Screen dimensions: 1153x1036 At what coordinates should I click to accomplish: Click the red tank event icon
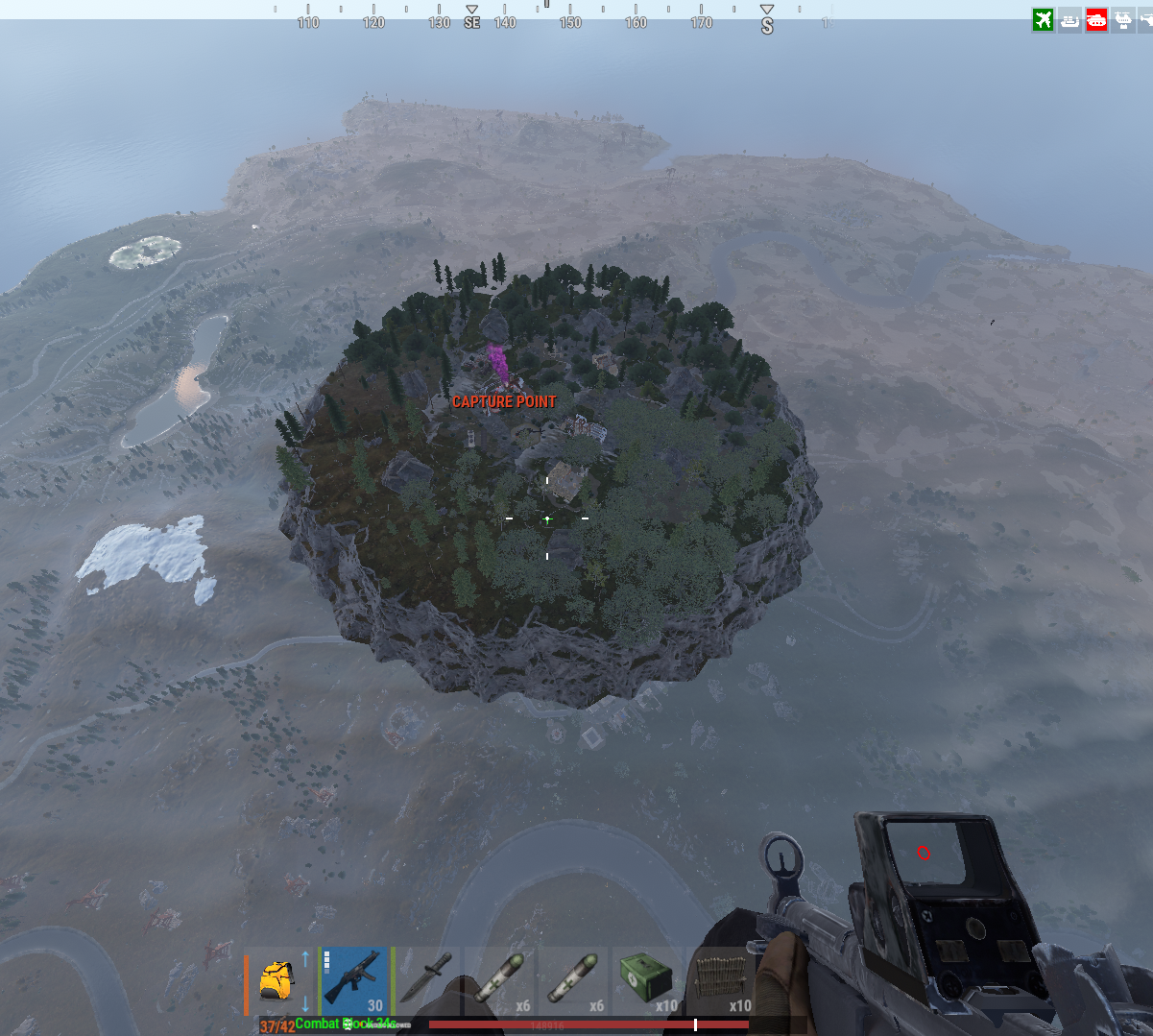tap(1096, 19)
